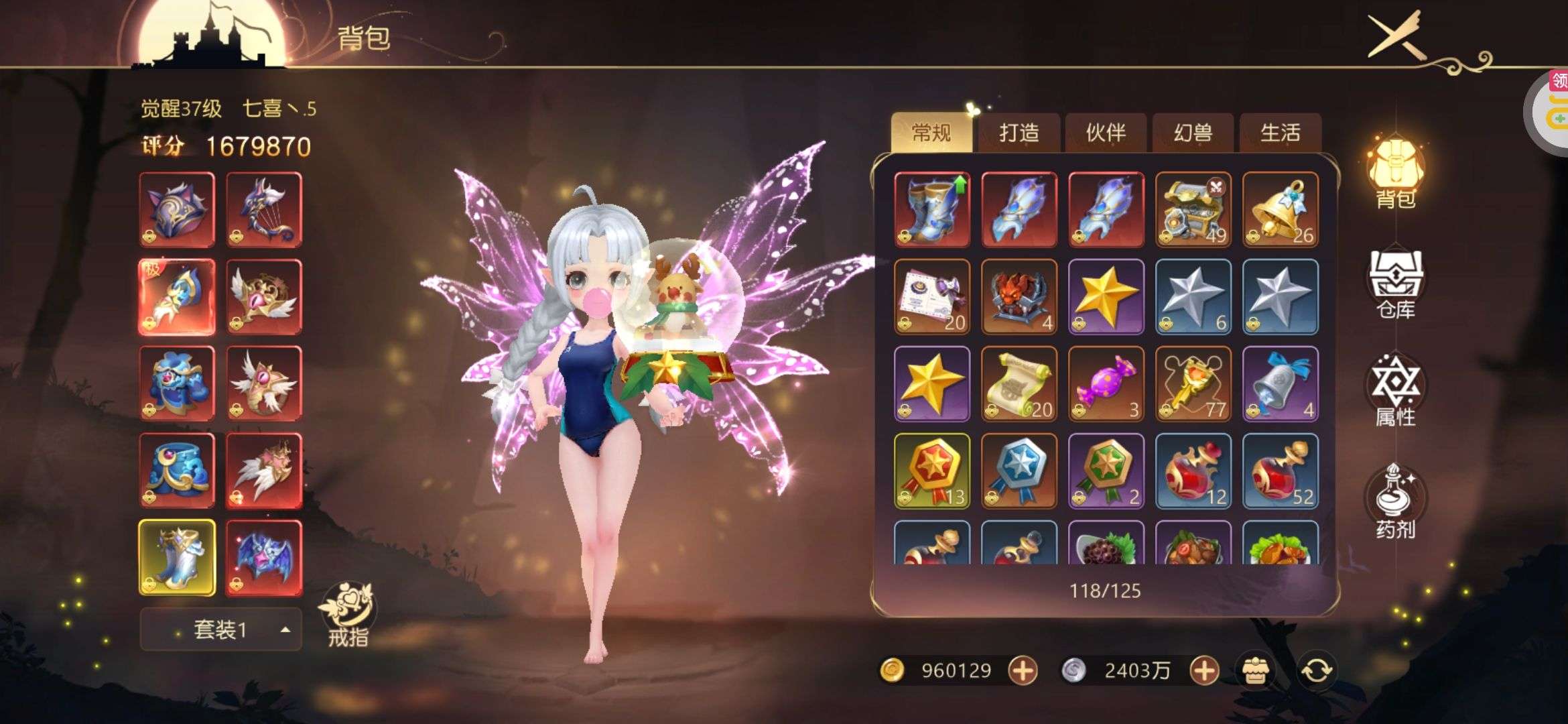Add more gold coins with plus button
This screenshot has width=1568, height=724.
point(1023,670)
